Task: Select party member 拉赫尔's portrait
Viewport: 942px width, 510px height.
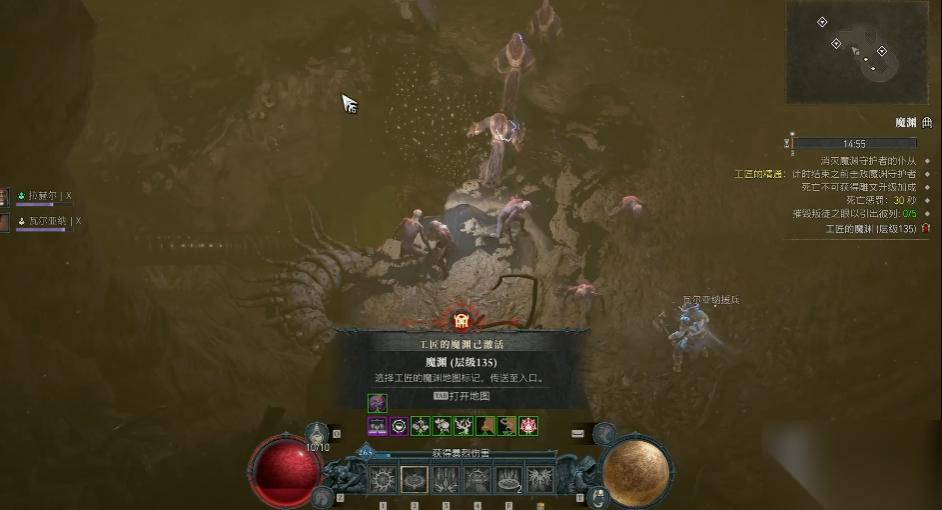Action: point(4,197)
